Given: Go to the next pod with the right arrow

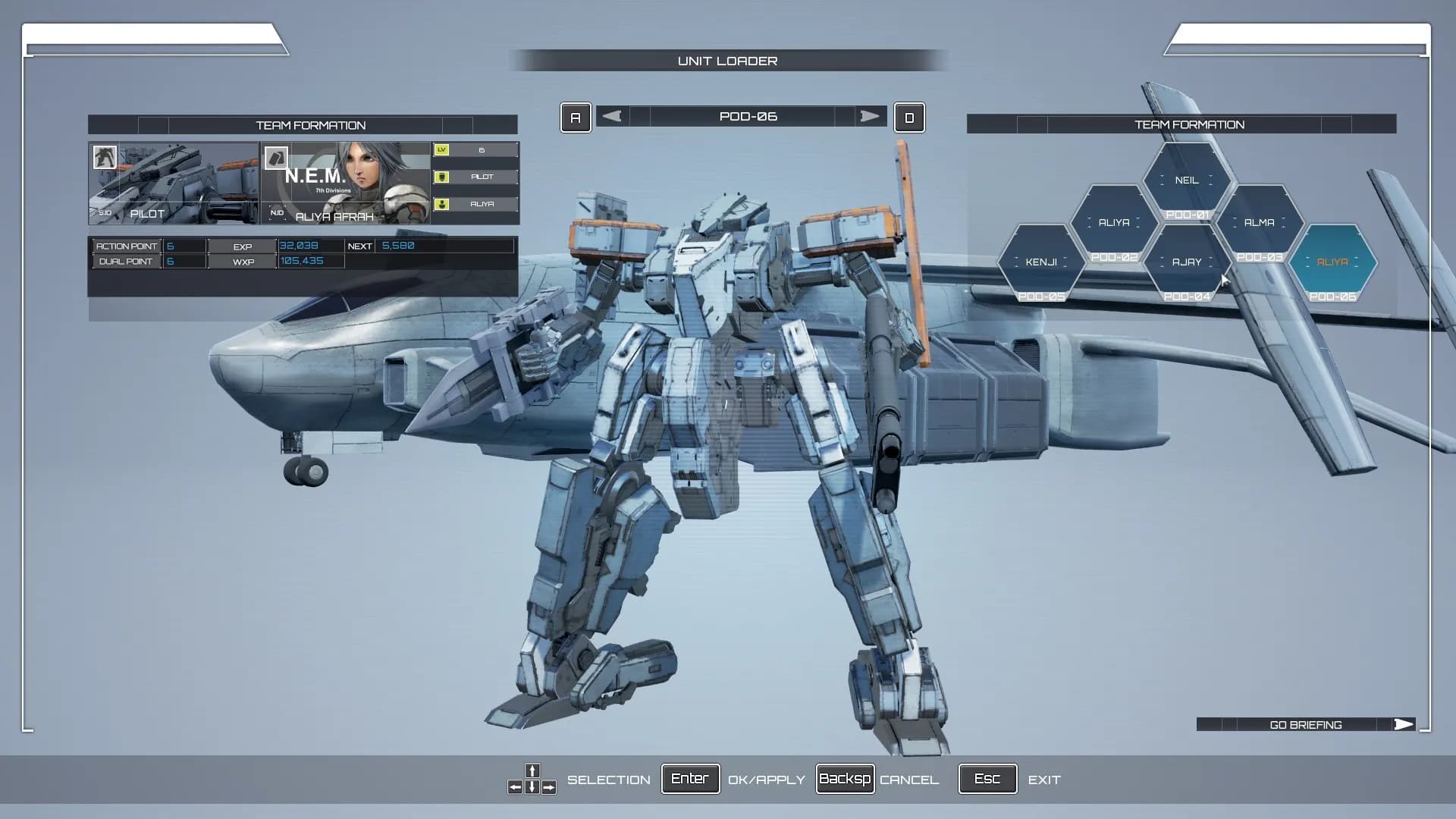Looking at the screenshot, I should (869, 116).
